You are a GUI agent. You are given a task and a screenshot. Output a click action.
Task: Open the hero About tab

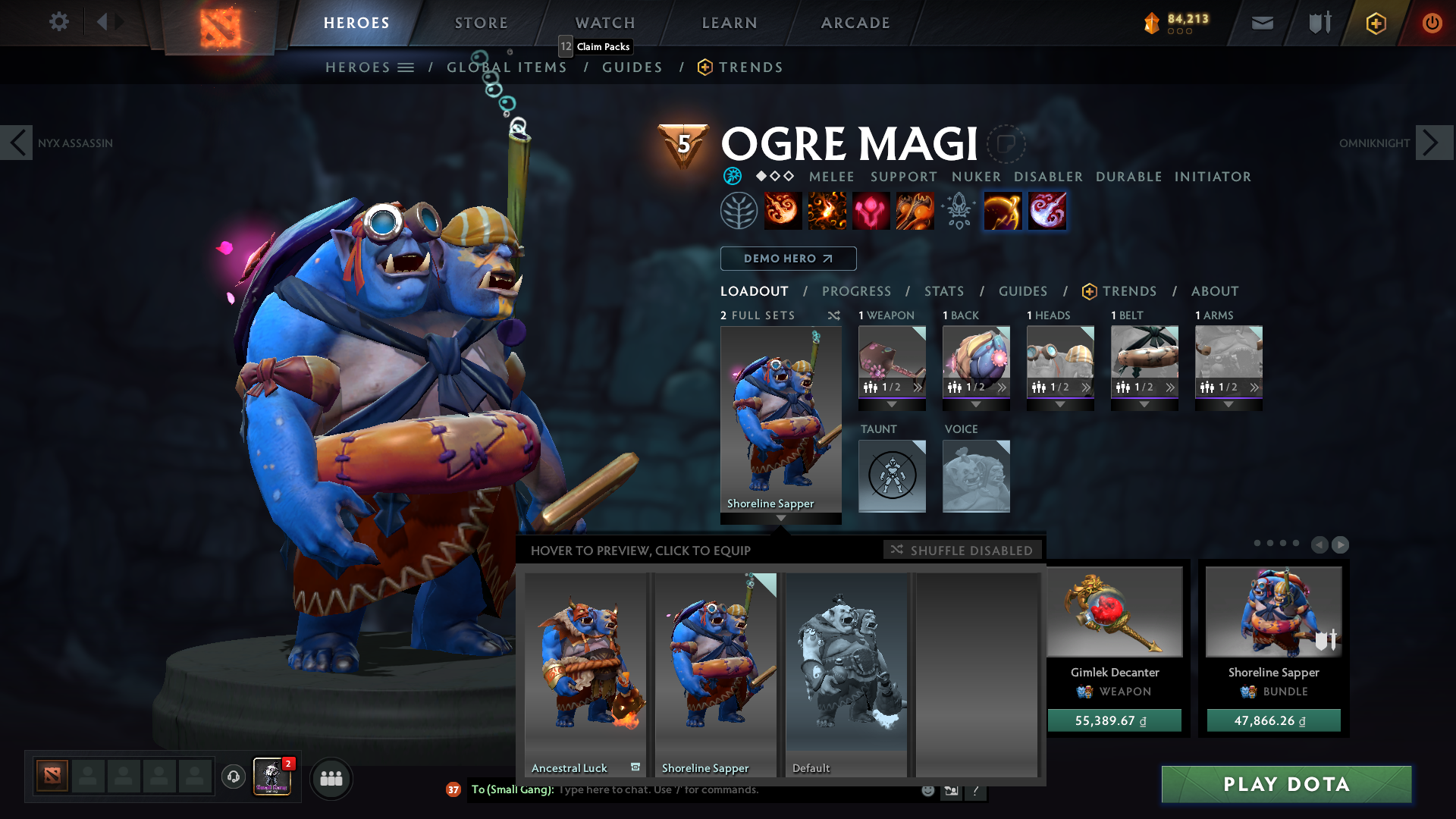coord(1215,291)
